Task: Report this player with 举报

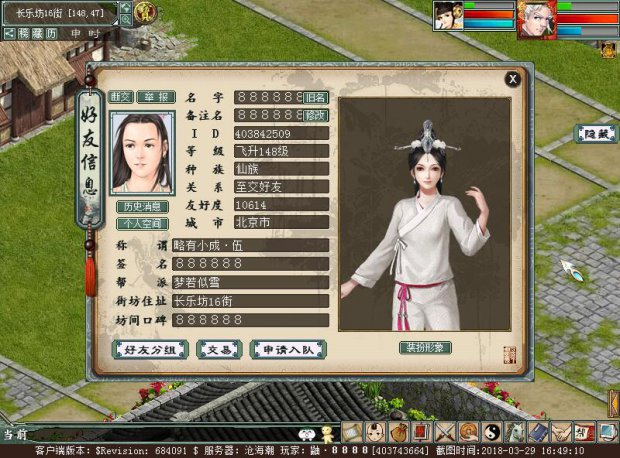Action: [155, 97]
